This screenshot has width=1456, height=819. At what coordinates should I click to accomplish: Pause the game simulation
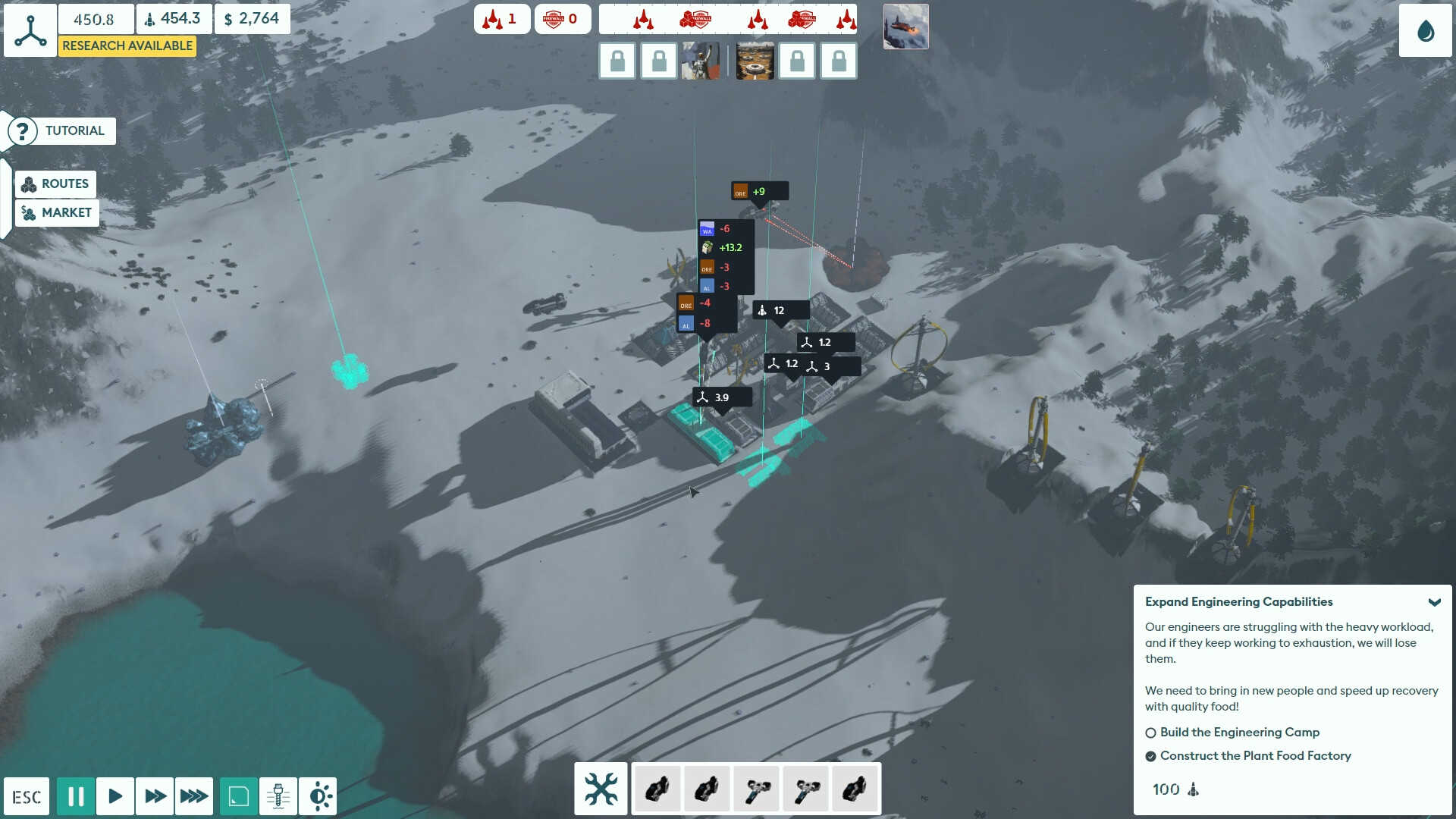tap(76, 795)
